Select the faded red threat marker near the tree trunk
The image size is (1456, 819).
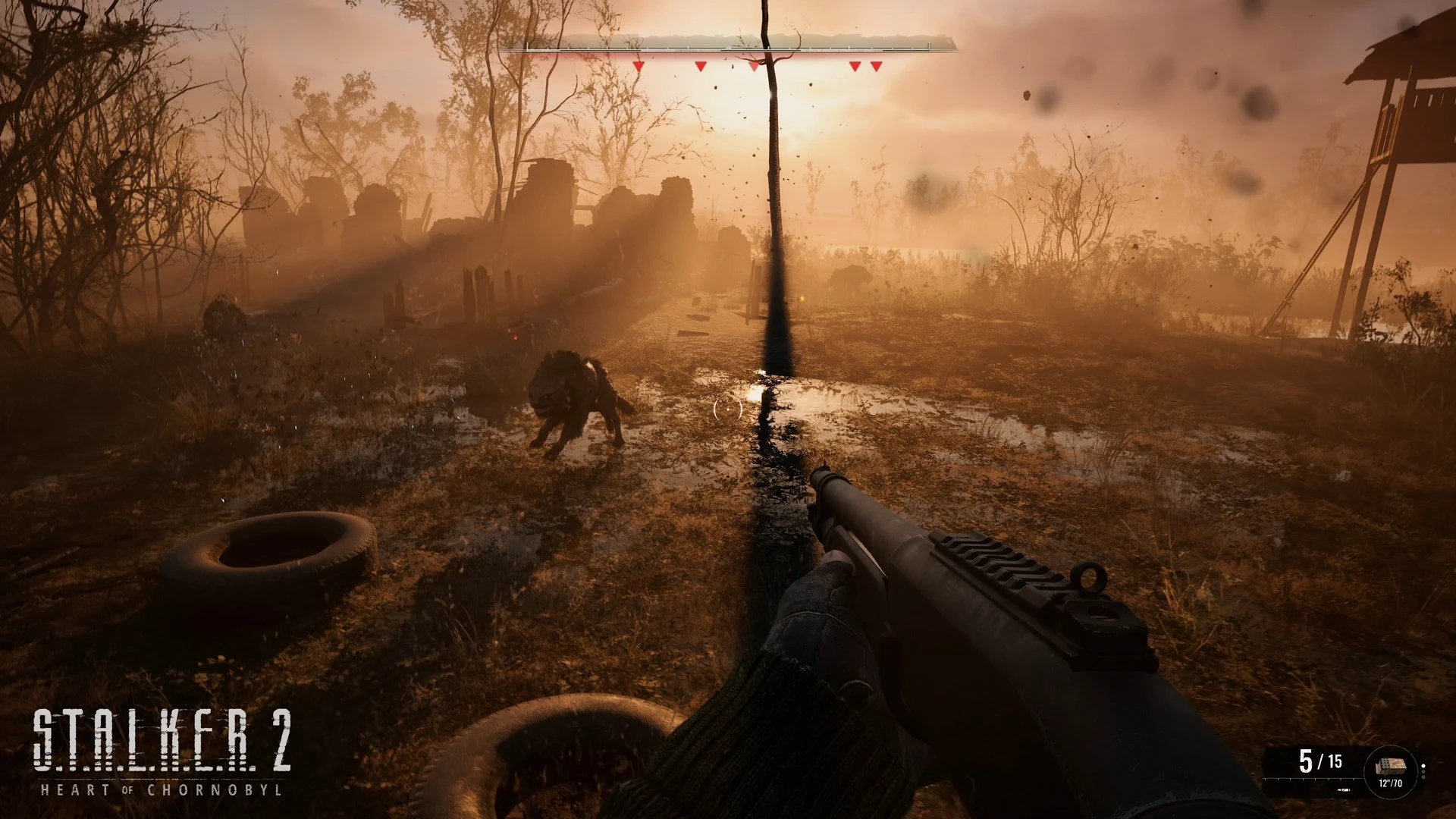click(754, 66)
